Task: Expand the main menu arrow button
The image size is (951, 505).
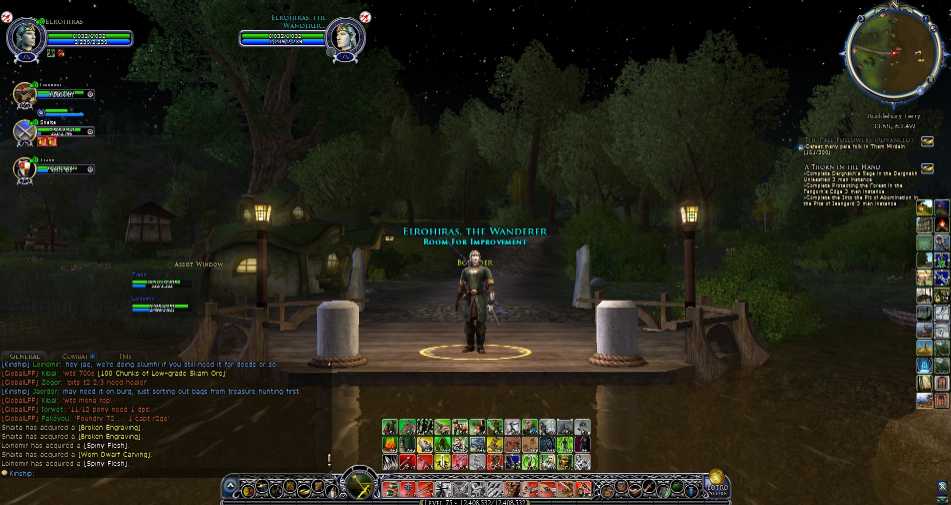Action: click(x=231, y=489)
